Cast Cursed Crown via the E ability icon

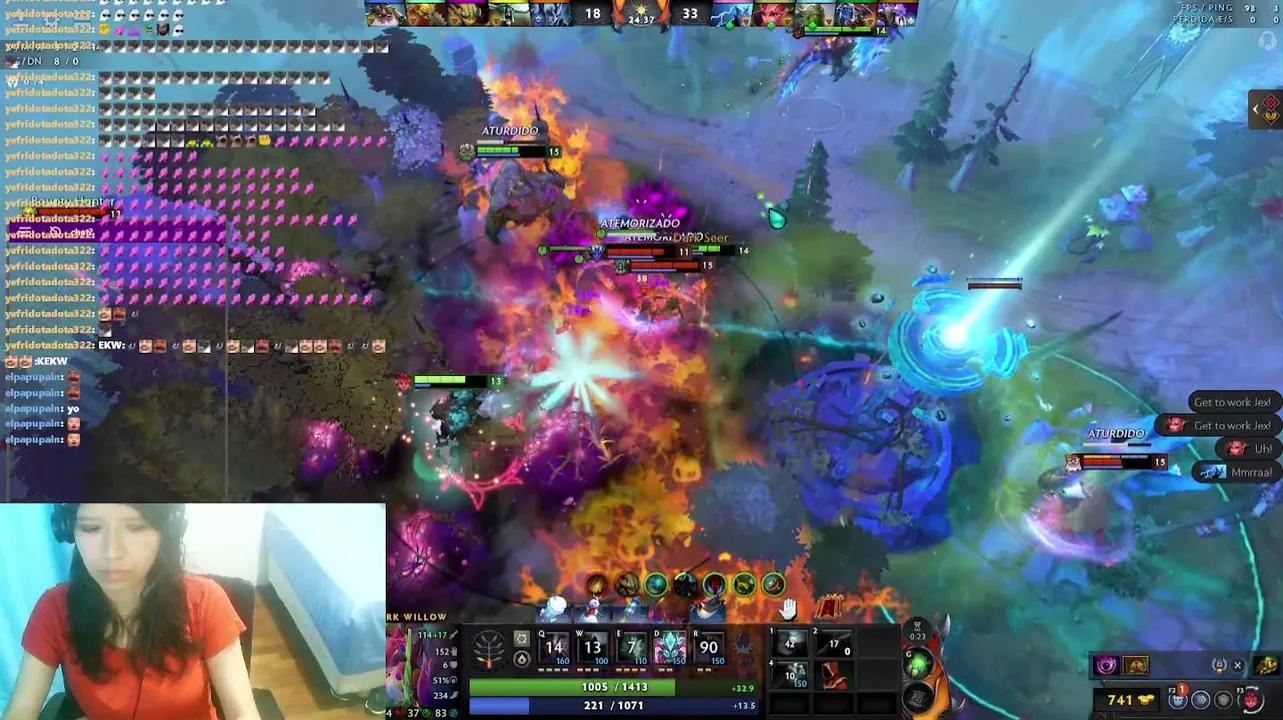coord(629,647)
